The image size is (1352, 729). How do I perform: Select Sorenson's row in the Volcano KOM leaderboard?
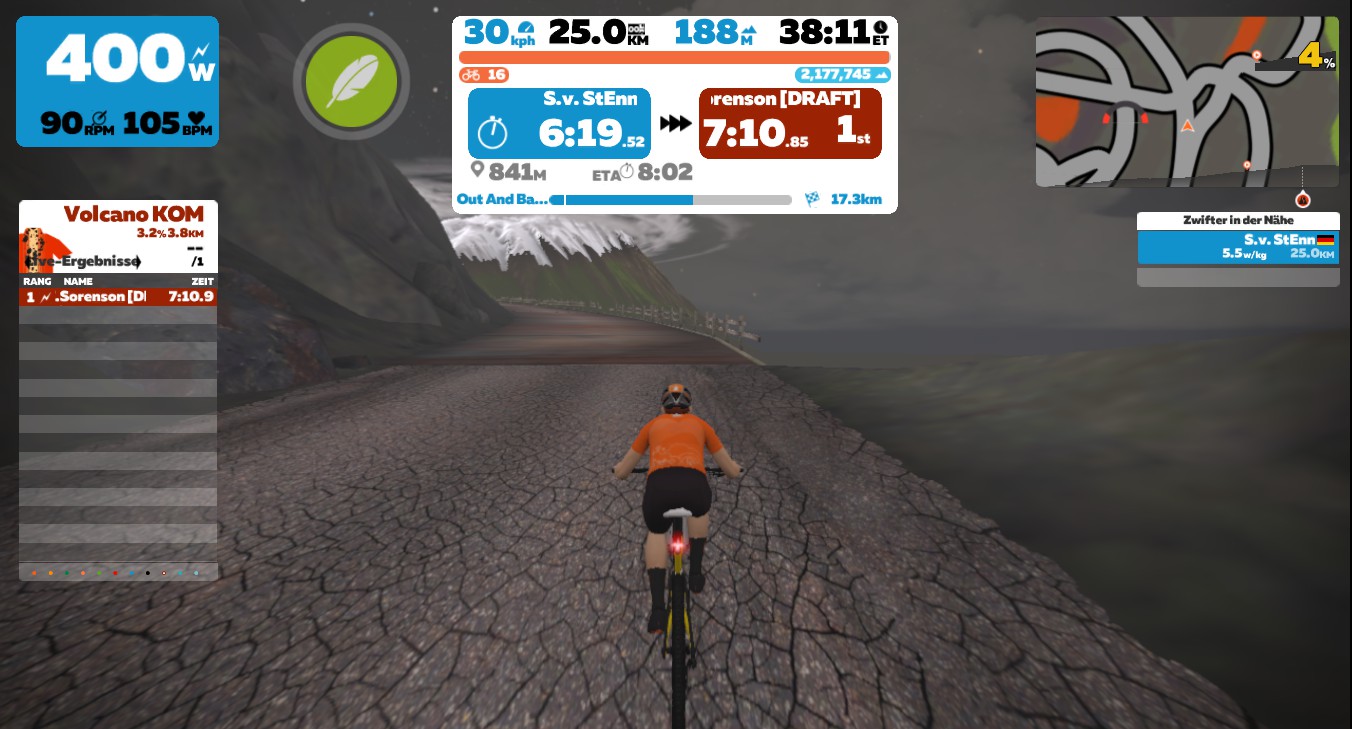click(x=118, y=297)
